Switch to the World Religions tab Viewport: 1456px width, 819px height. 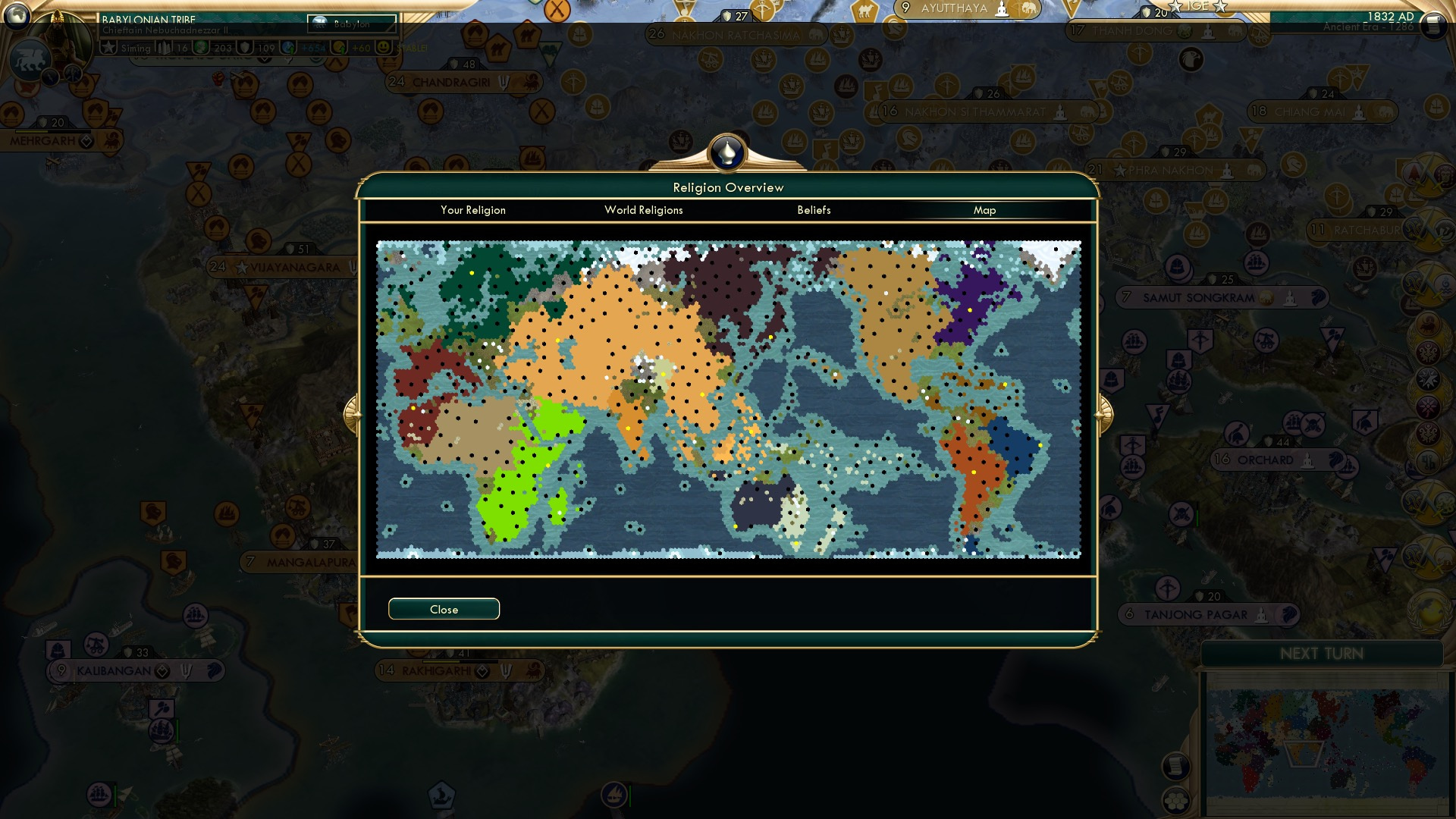643,210
